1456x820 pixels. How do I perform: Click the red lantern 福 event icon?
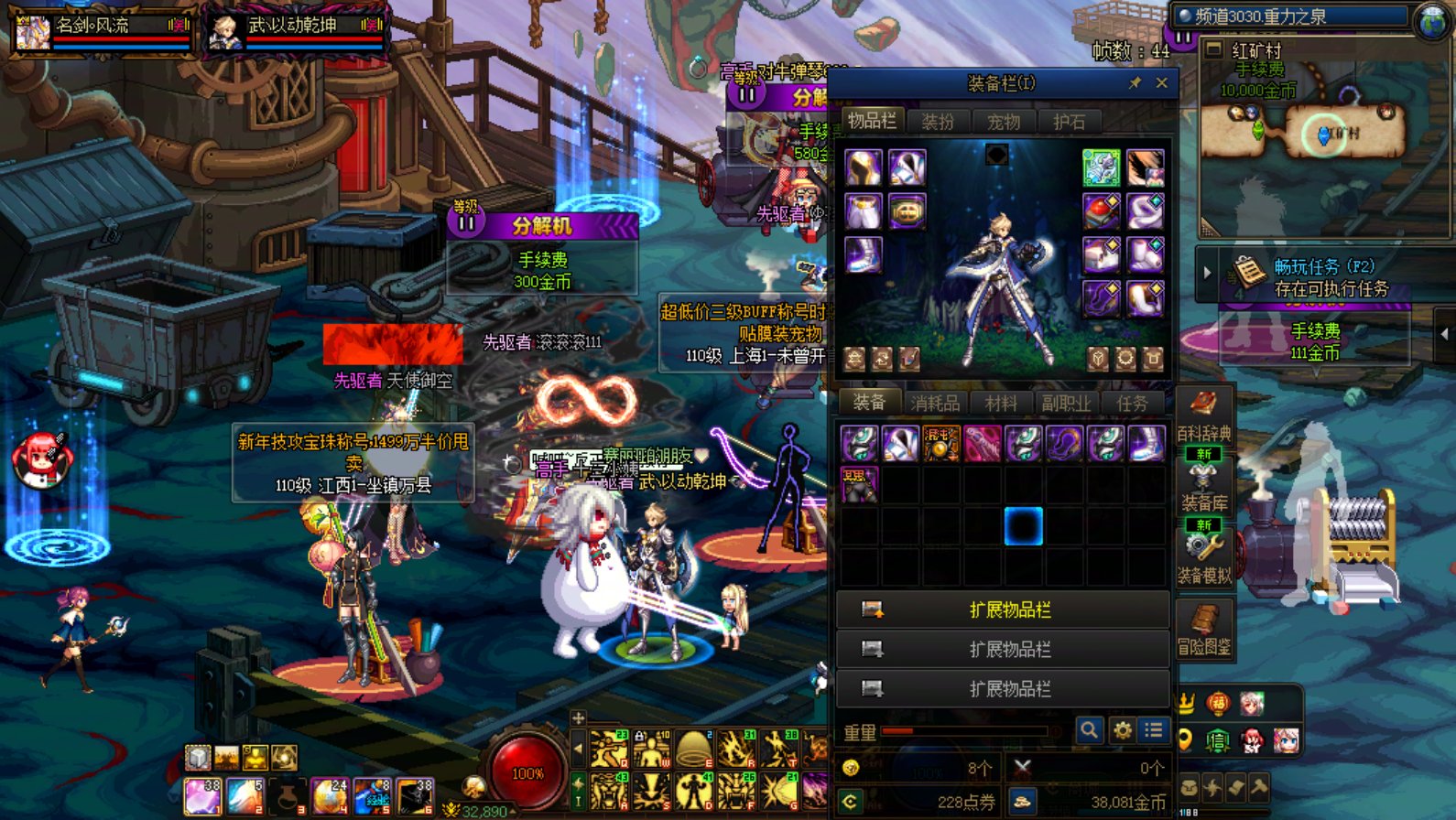(x=1218, y=703)
